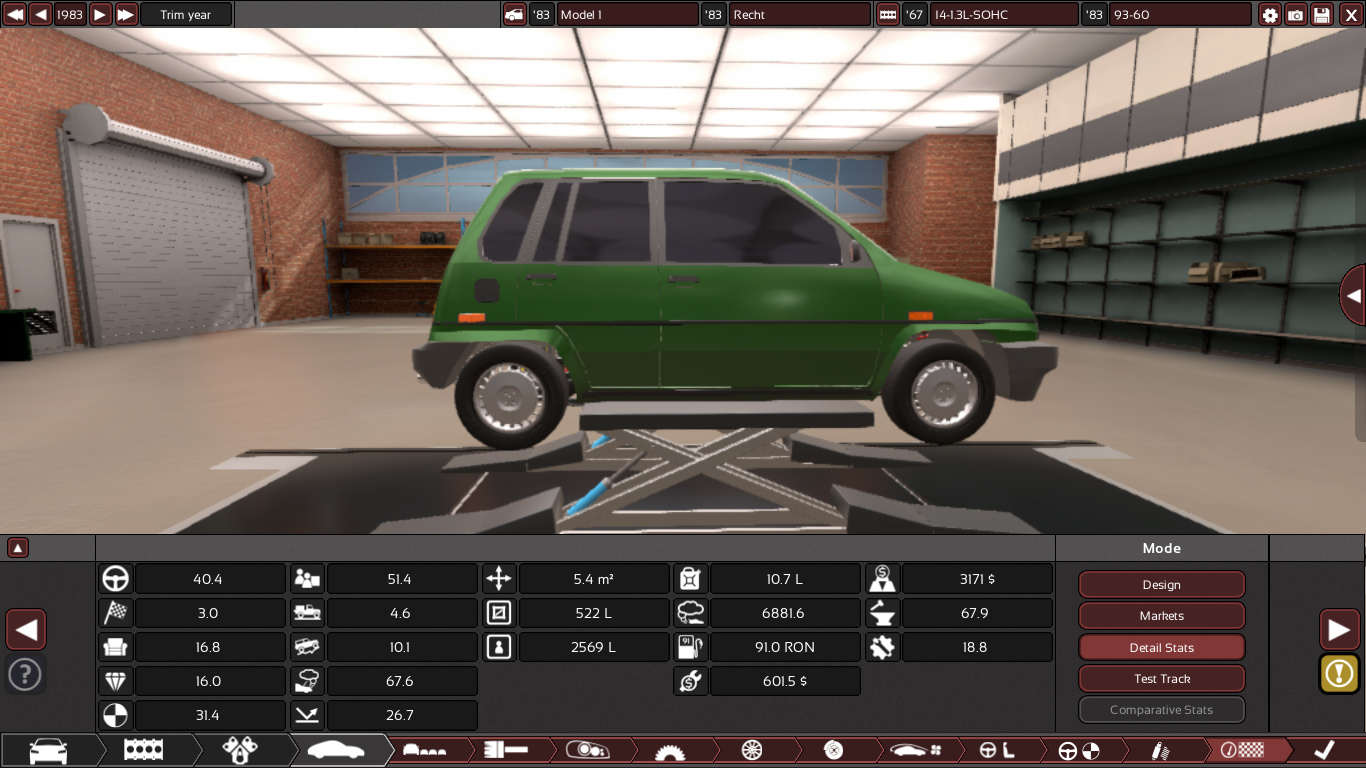
Task: Go back with the left red arrow
Action: point(26,630)
